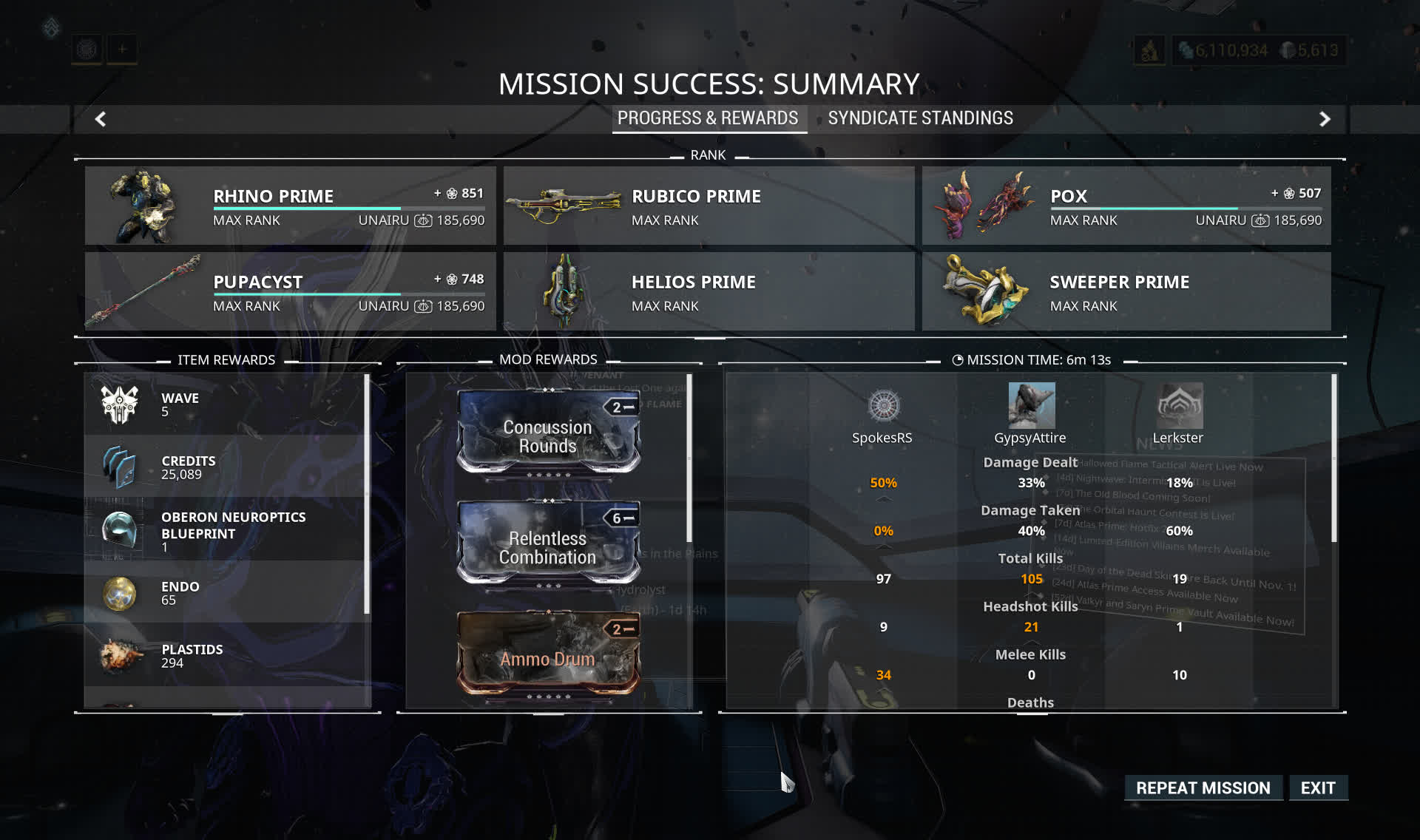
Task: Advance with the right arrow button
Action: 1325,119
